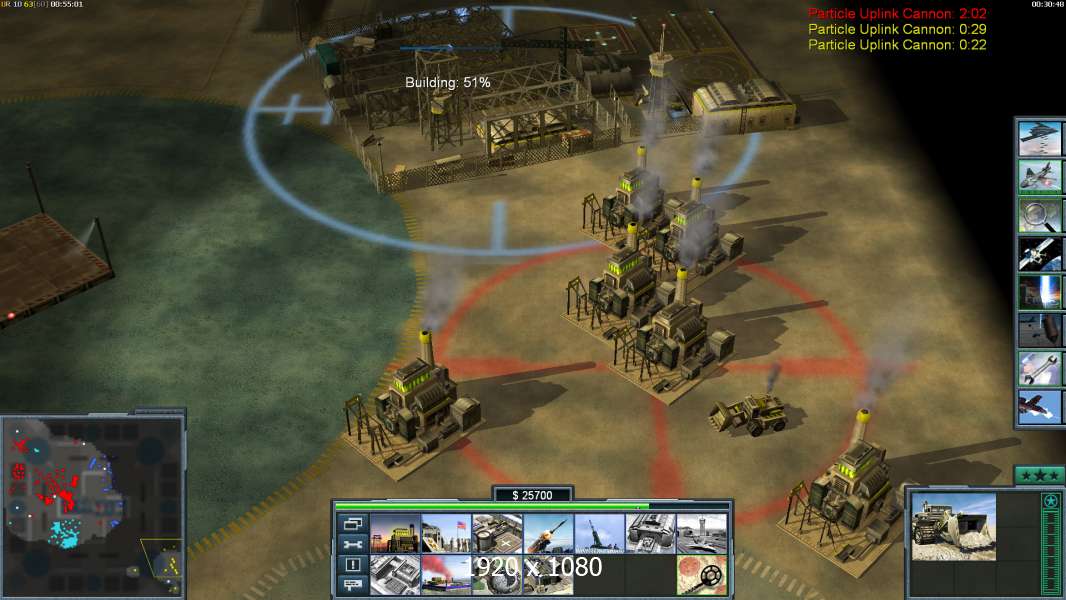This screenshot has width=1066, height=600.
Task: Choose the red smoke supply drop zone icon
Action: coord(446,575)
